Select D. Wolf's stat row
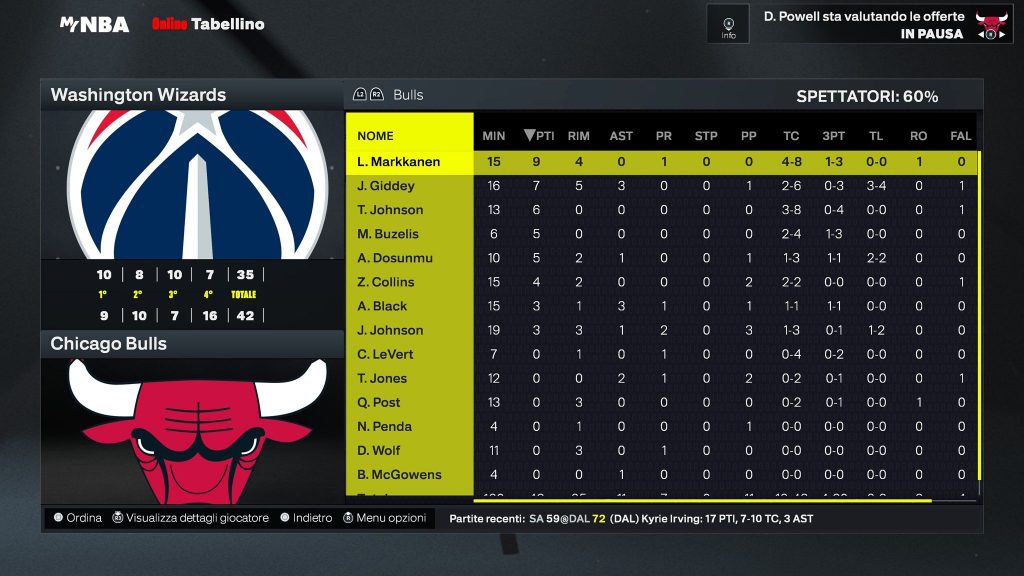Image resolution: width=1024 pixels, height=576 pixels. coord(379,450)
